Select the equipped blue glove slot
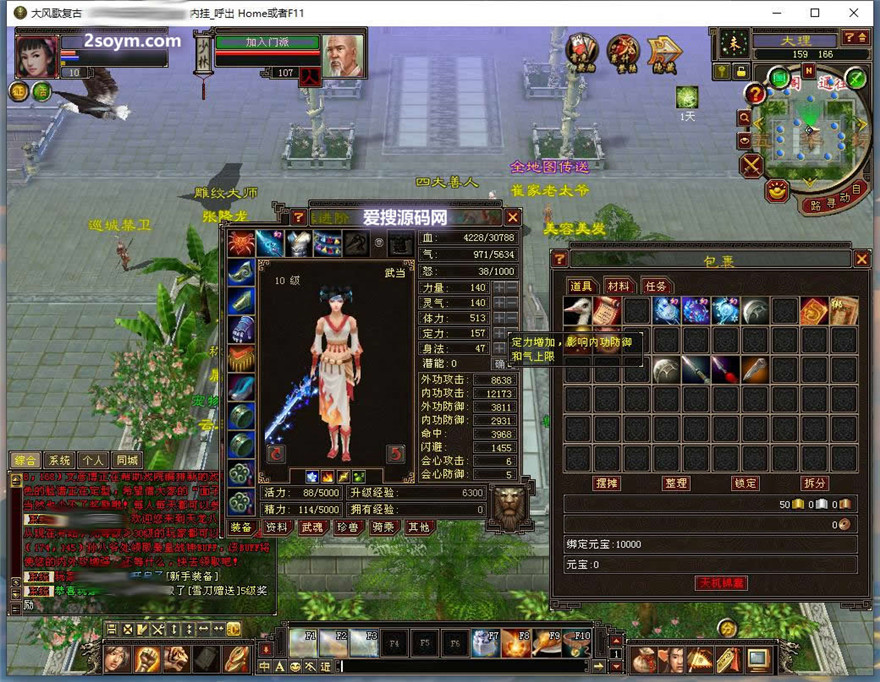The width and height of the screenshot is (880, 682). click(241, 329)
